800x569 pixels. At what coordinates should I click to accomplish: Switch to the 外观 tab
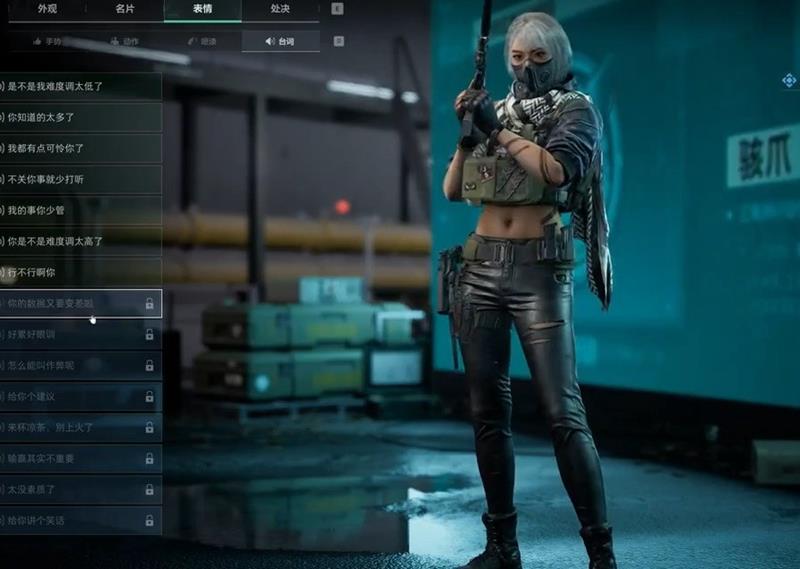[x=46, y=9]
